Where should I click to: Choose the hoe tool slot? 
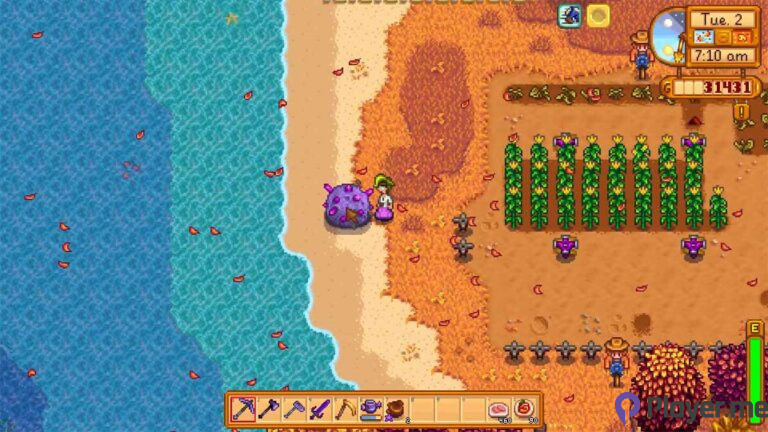click(295, 409)
